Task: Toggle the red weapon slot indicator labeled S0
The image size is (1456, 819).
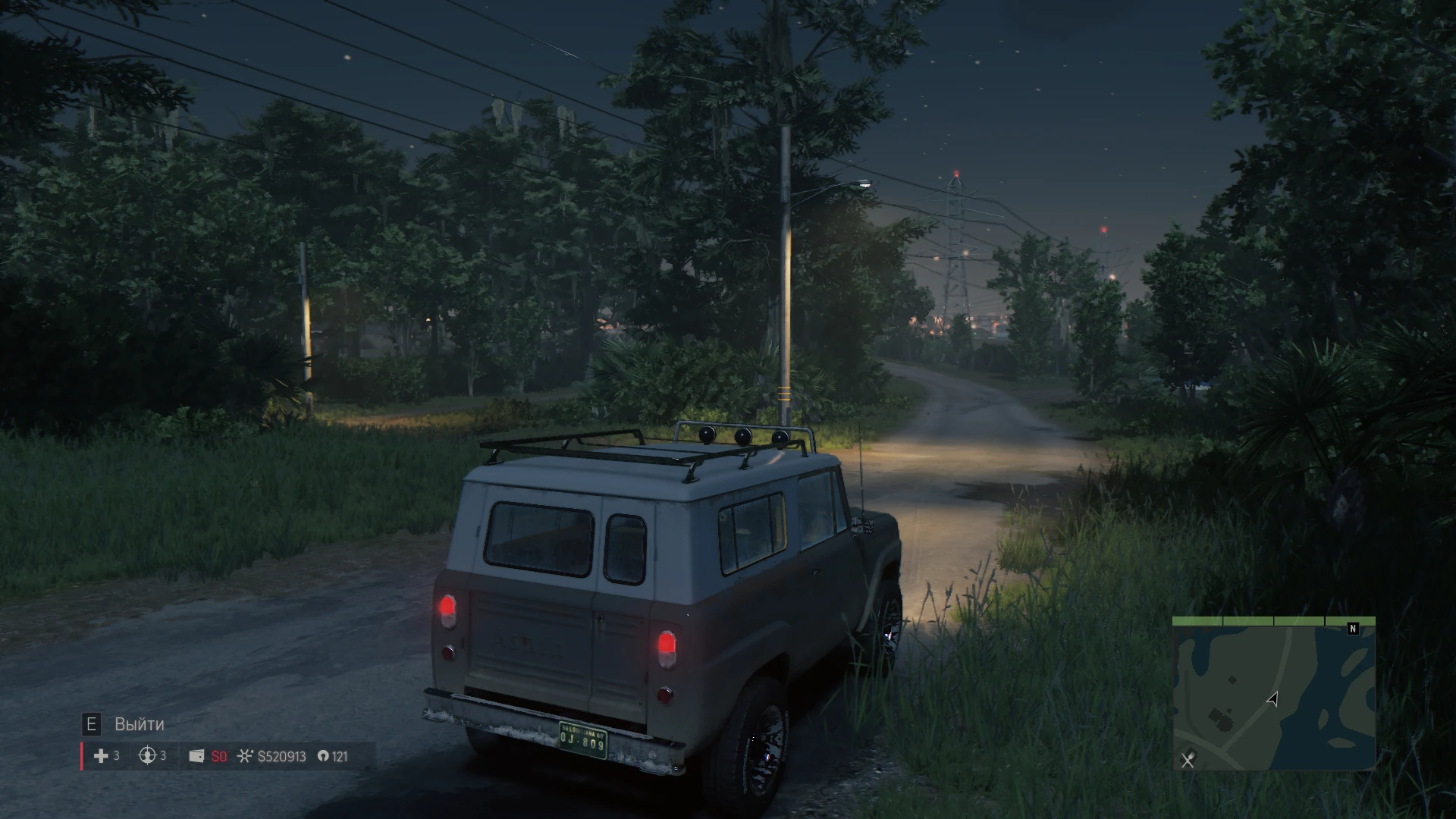Action: (218, 756)
